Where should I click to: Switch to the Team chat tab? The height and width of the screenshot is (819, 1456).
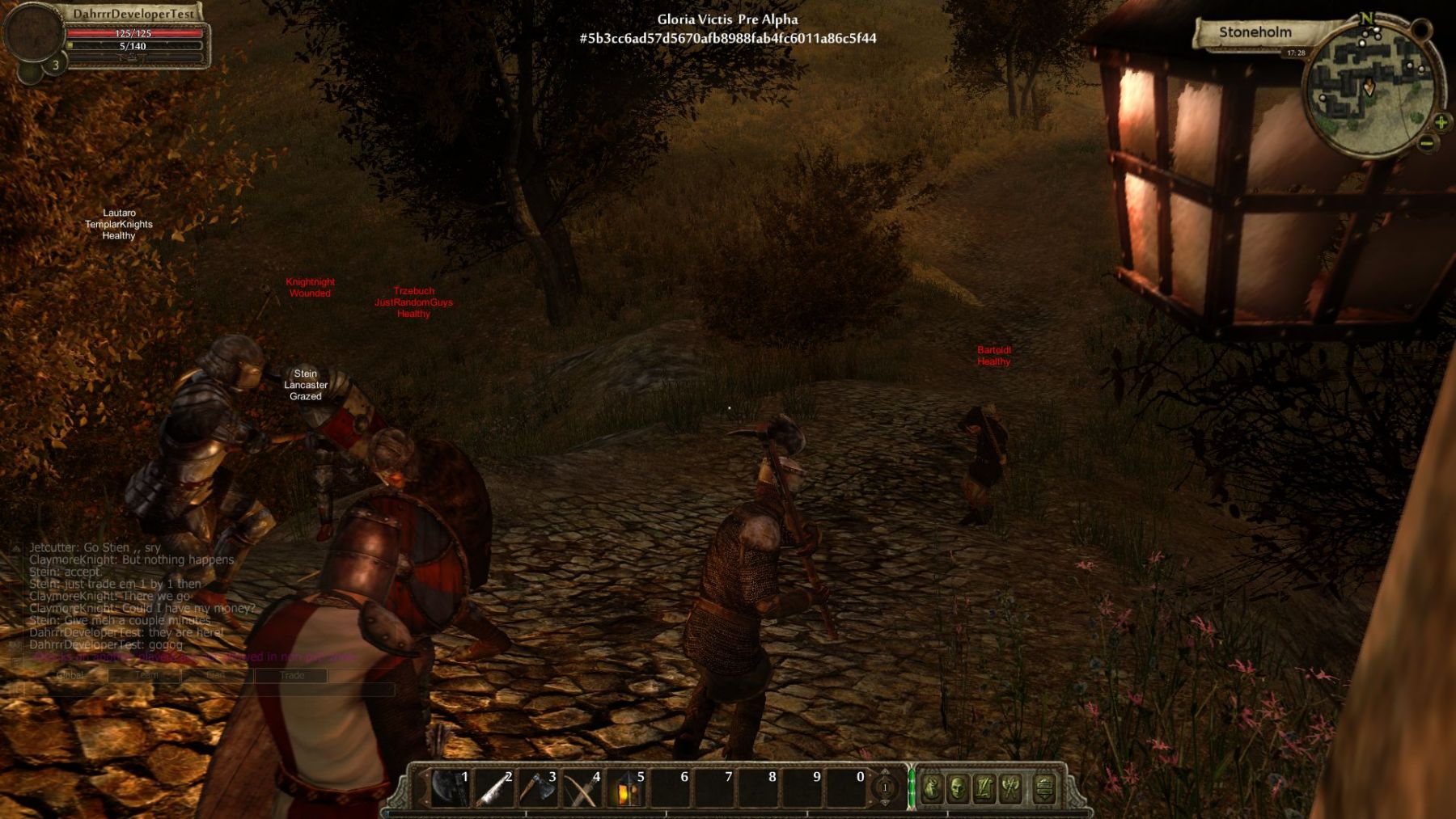coord(146,675)
